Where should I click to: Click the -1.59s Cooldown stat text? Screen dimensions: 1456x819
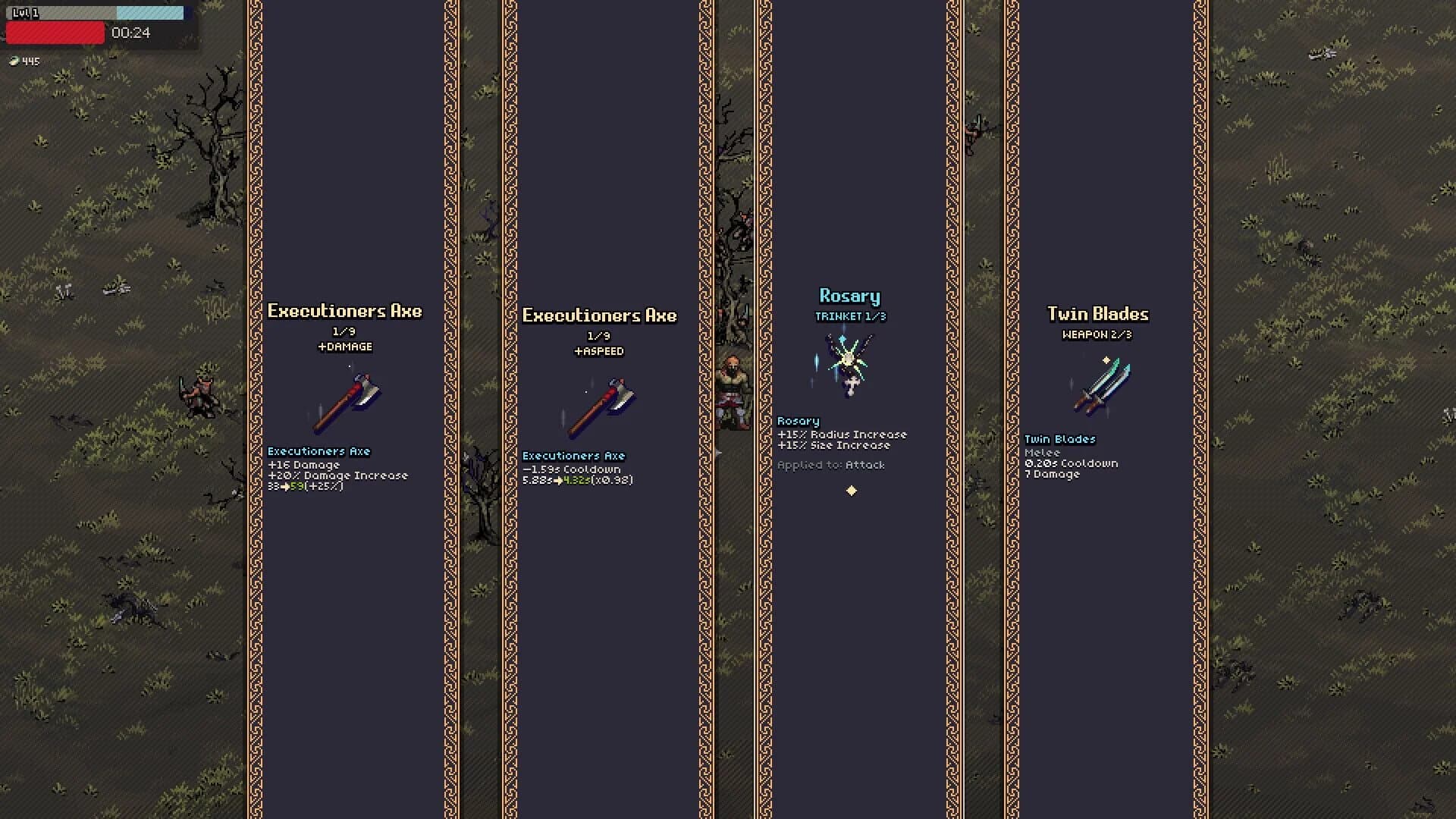570,469
